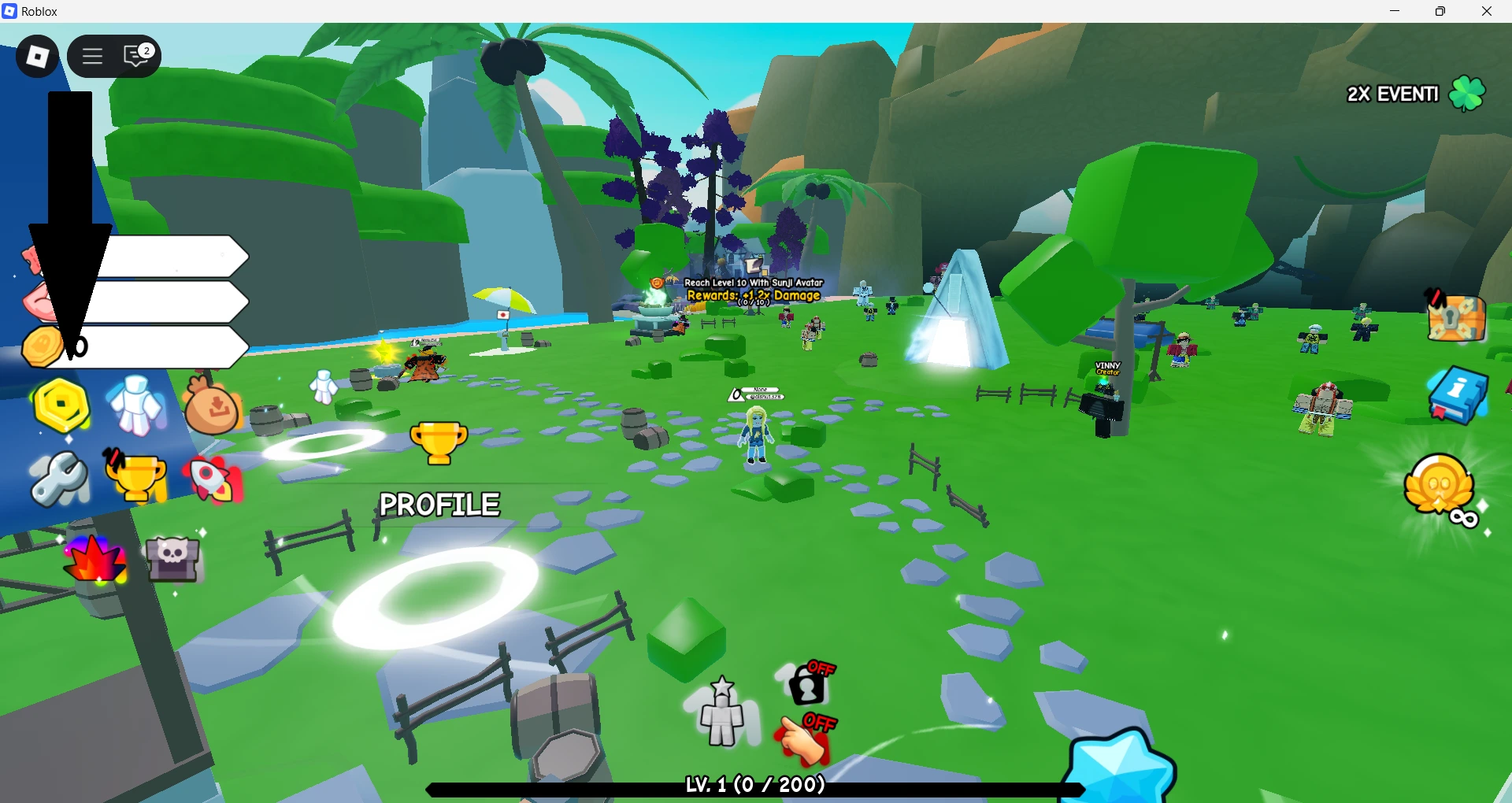Open the white avatar figure menu

(x=136, y=405)
